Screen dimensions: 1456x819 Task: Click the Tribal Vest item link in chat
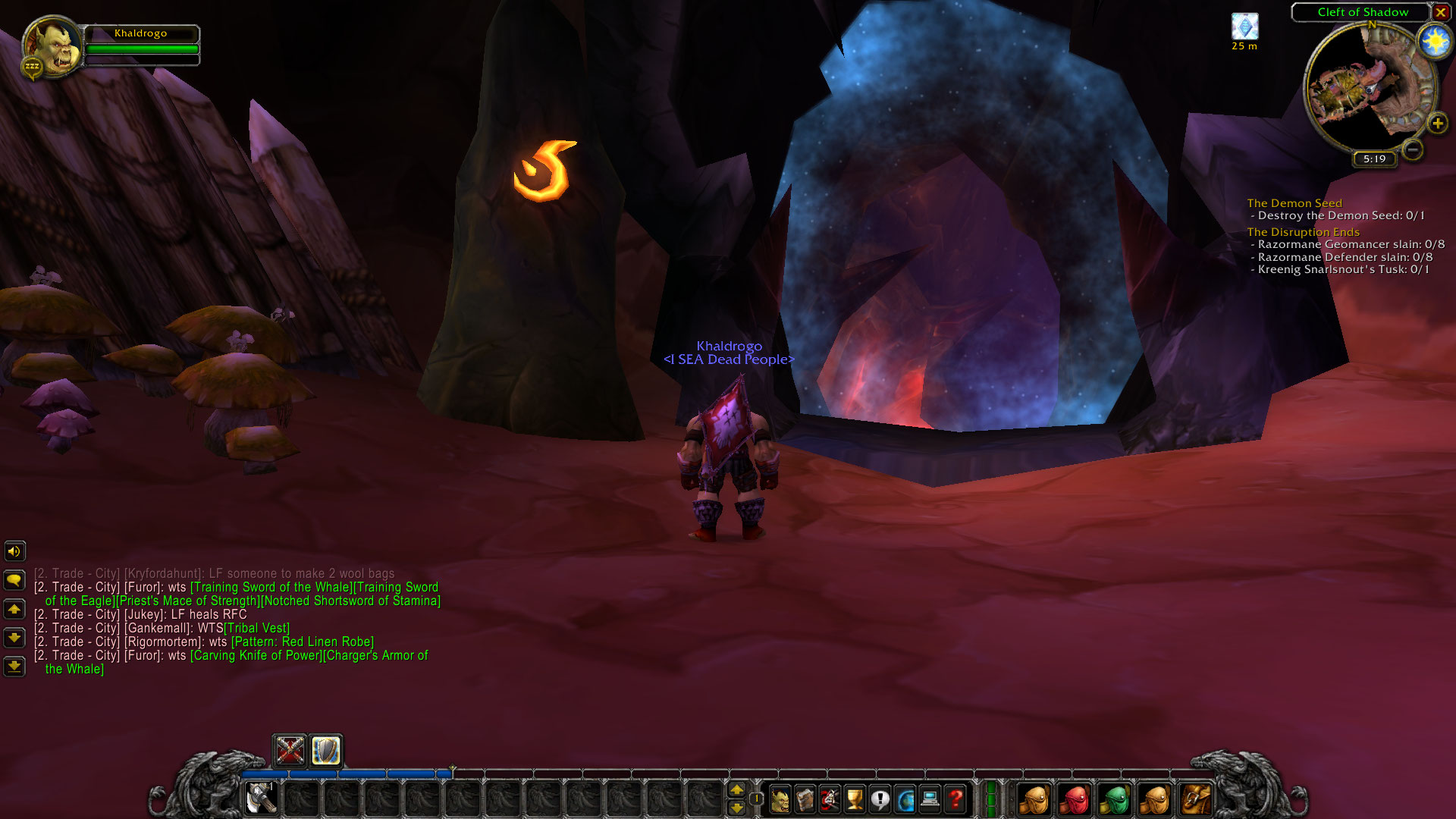257,628
